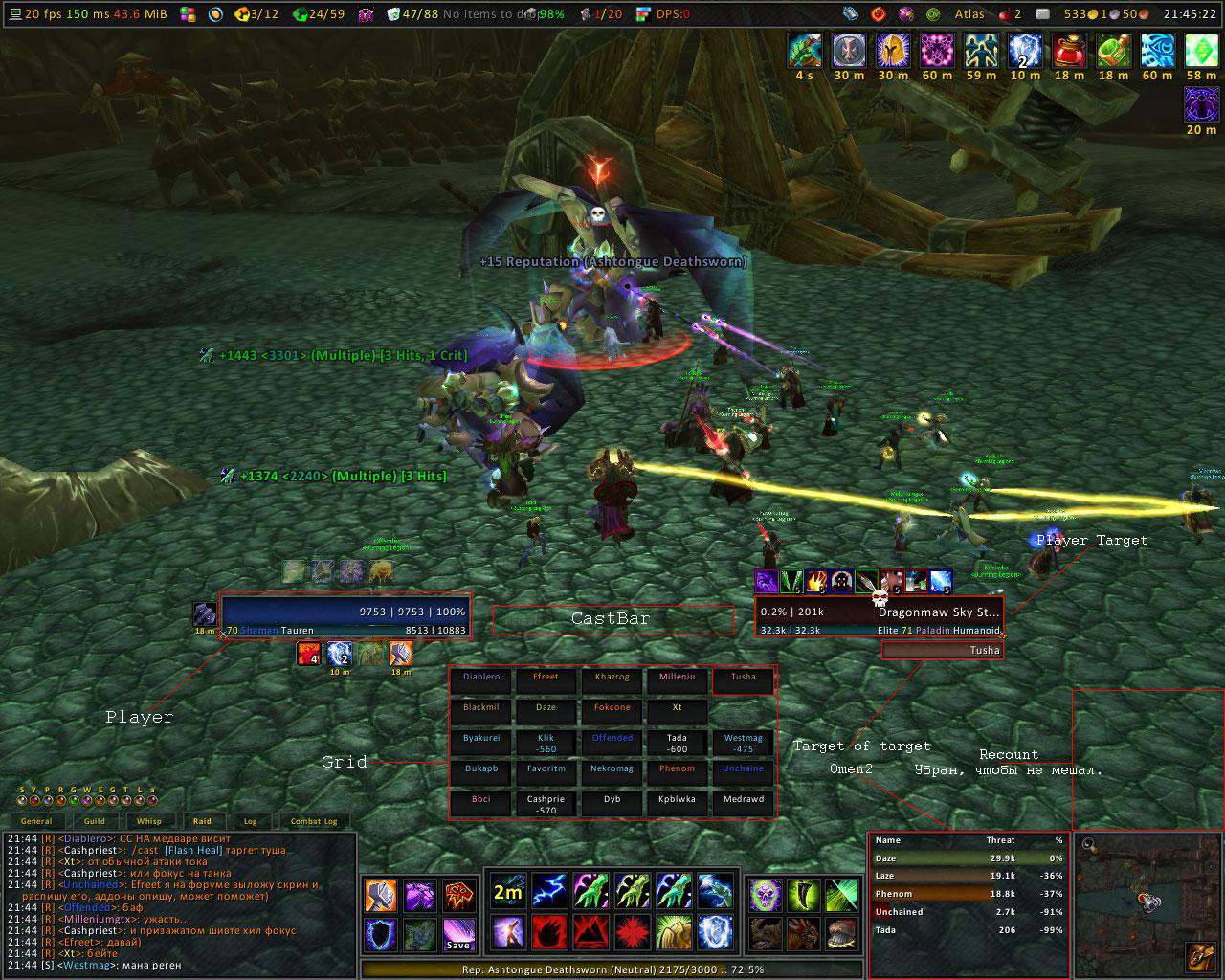Open Atlas from the top info bar

pyautogui.click(x=969, y=14)
